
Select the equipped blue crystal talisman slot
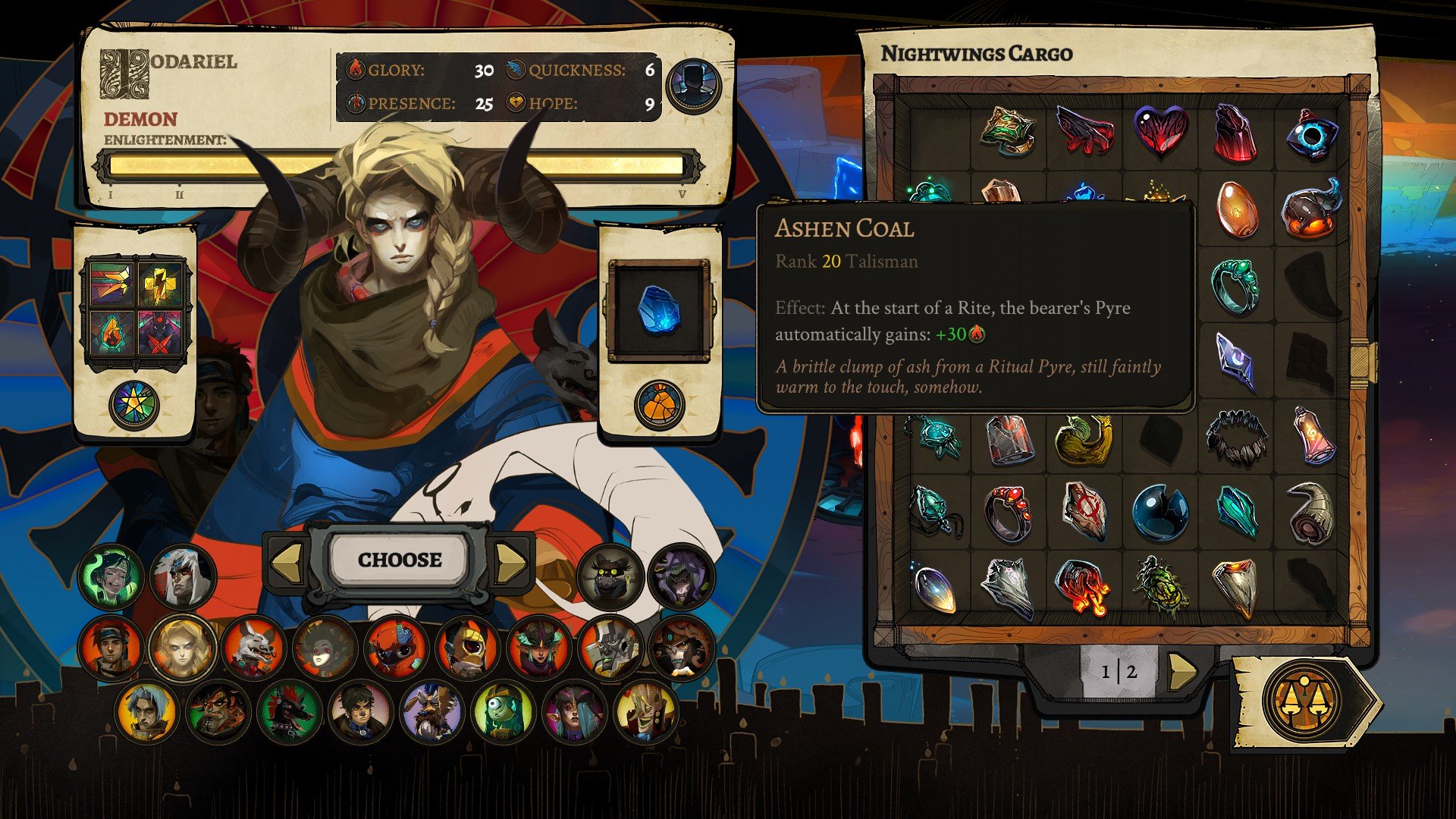coord(659,311)
